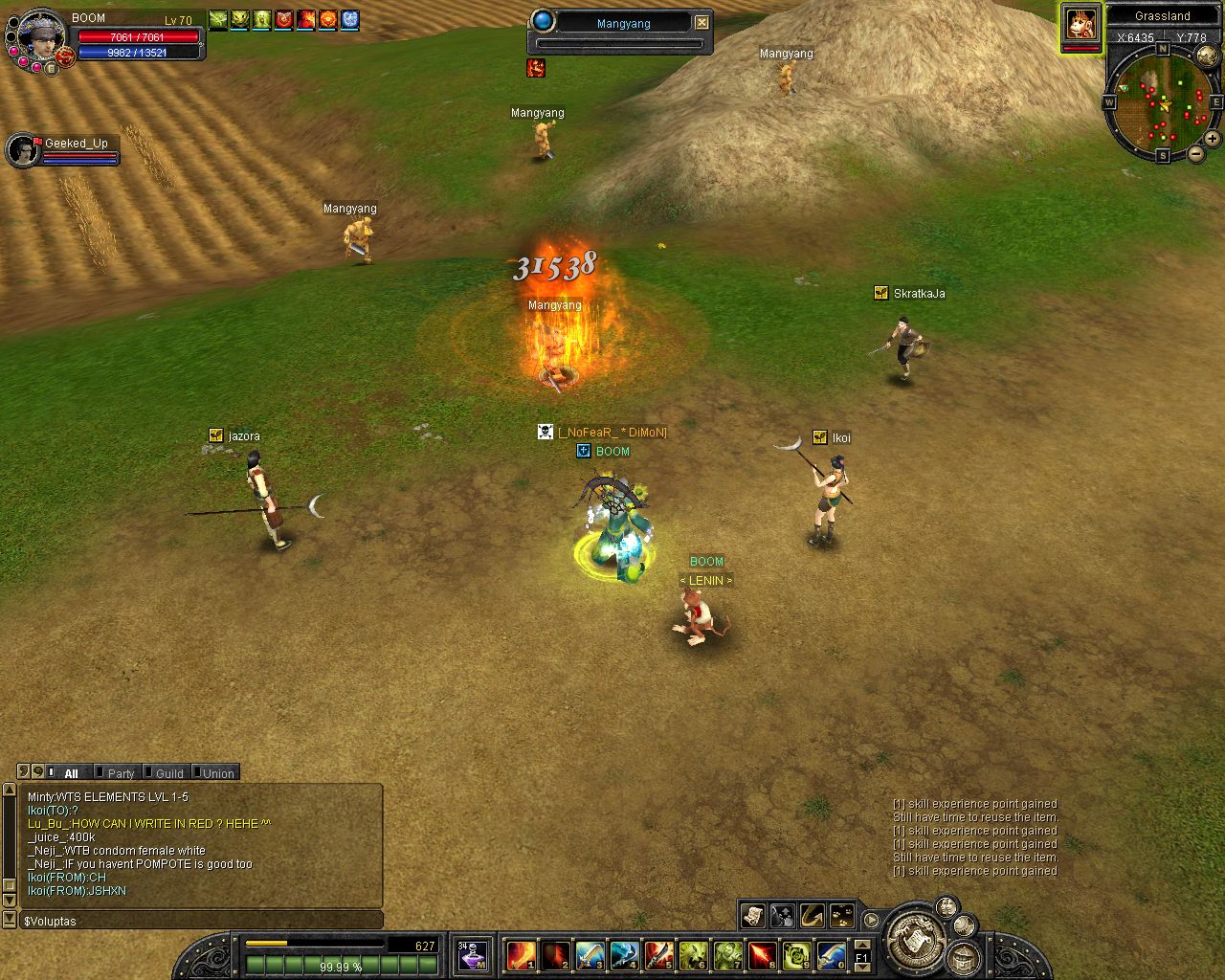Click the chat input field showing $Voluptas

[201, 921]
